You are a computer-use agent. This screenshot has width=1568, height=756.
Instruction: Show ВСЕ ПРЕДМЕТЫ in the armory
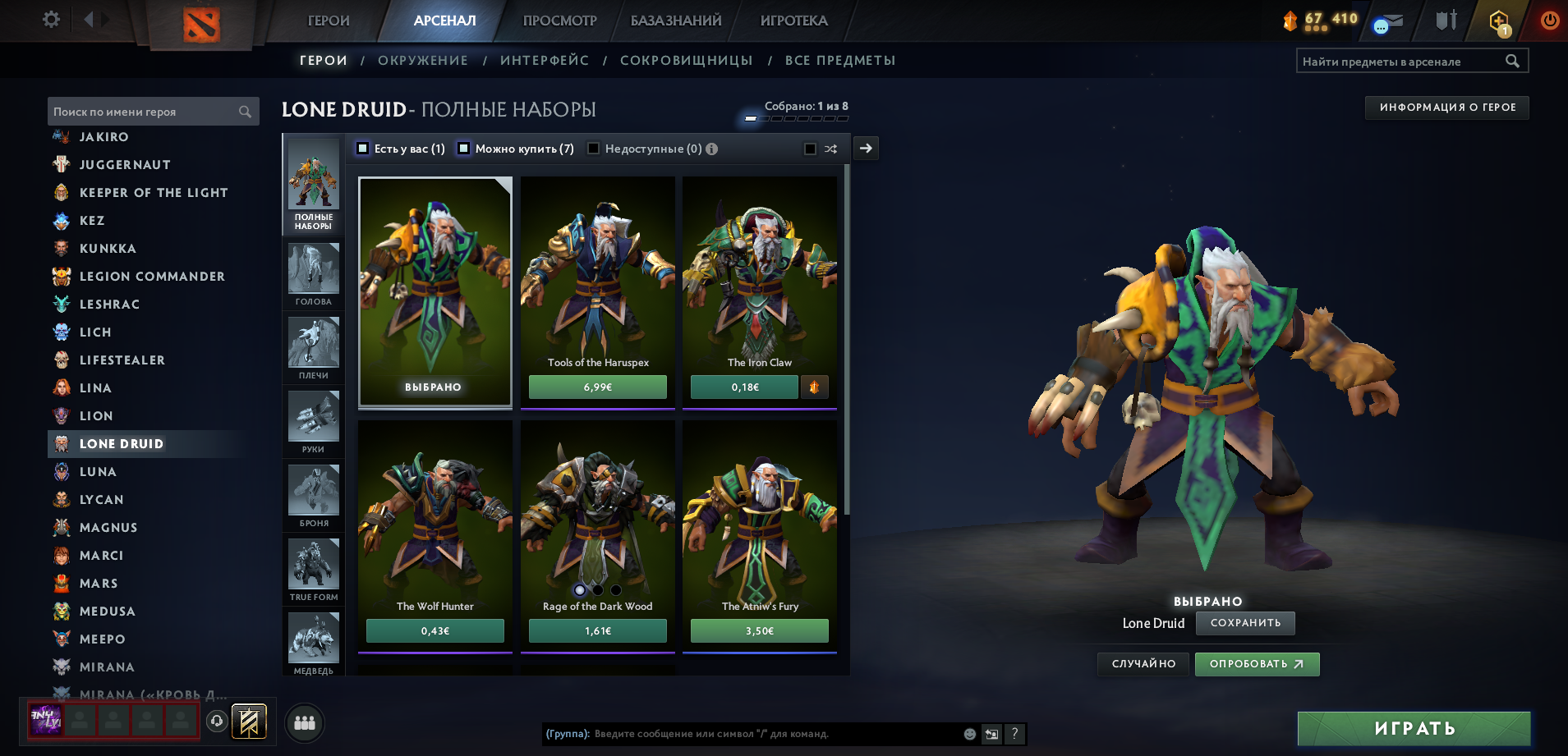839,61
